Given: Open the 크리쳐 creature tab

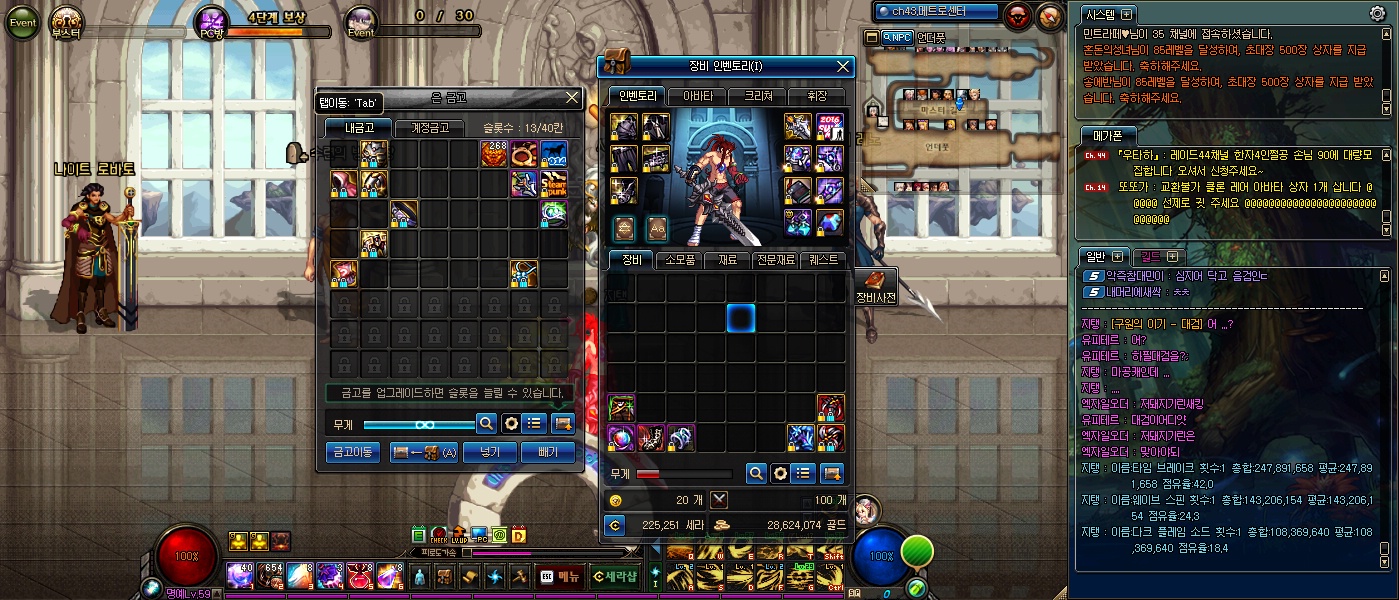Looking at the screenshot, I should pos(757,96).
